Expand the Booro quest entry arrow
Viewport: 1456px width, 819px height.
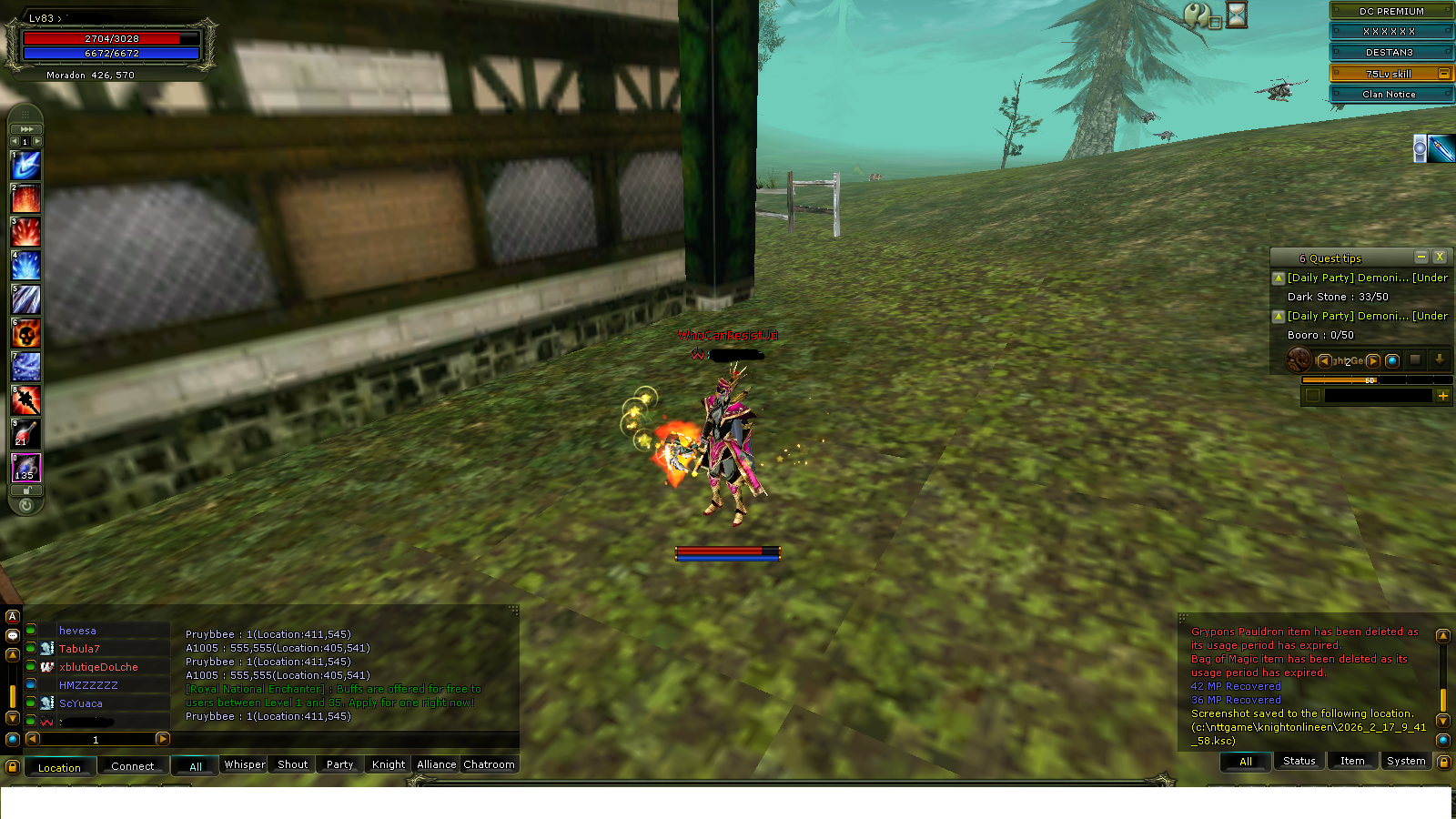tap(1278, 316)
